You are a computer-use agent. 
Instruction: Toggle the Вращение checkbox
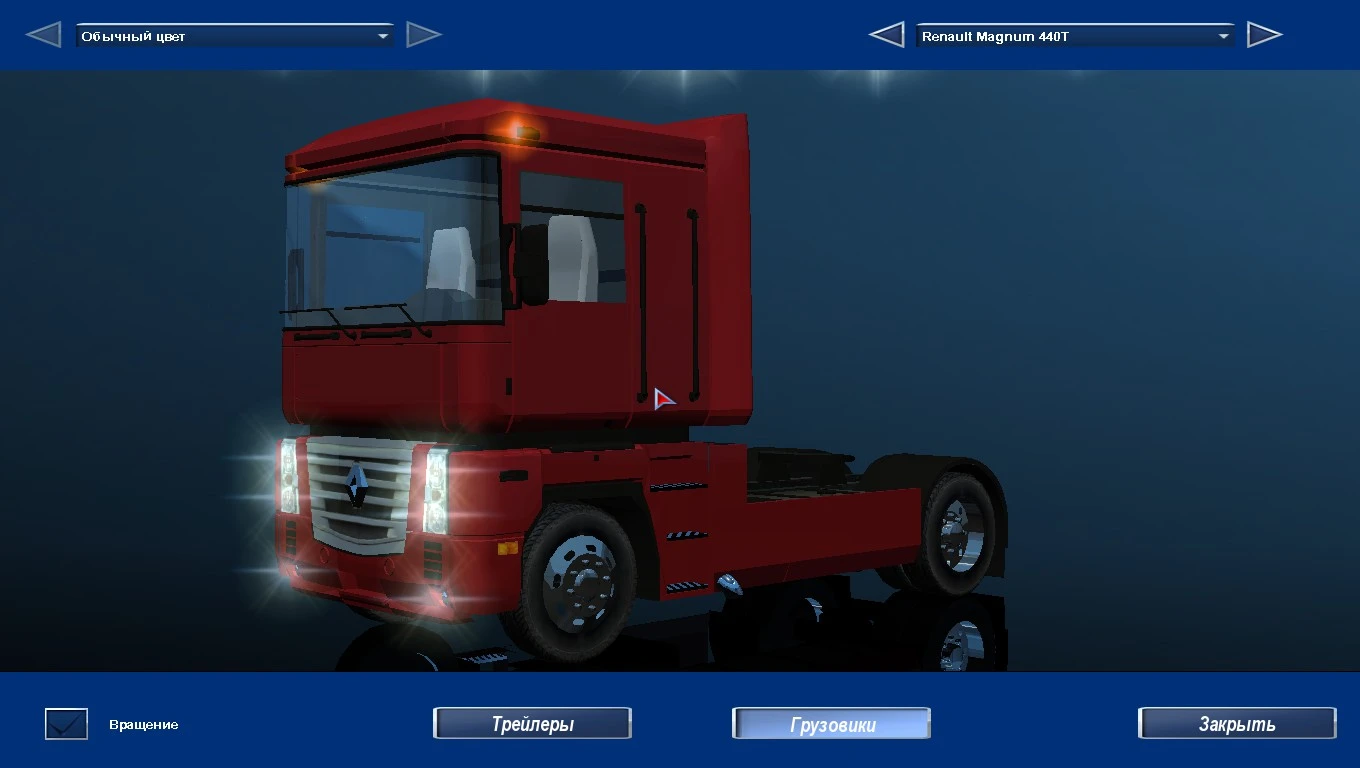point(65,723)
